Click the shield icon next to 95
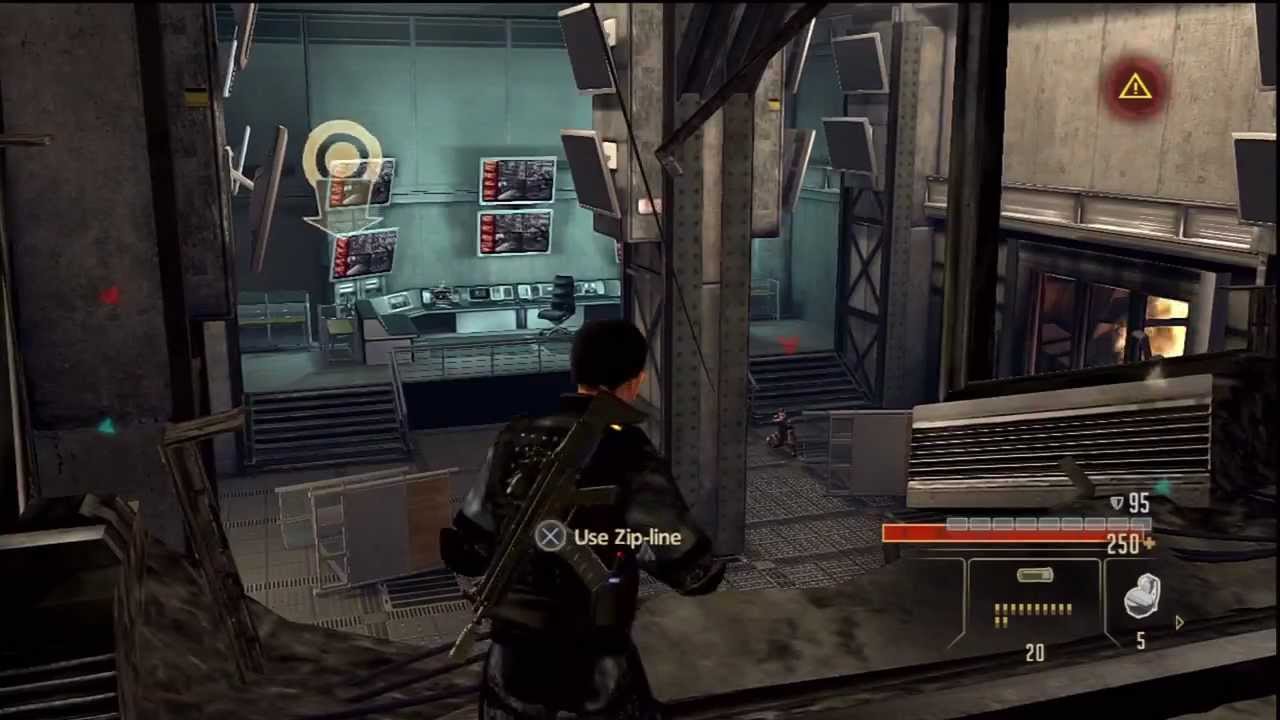 tap(1117, 503)
